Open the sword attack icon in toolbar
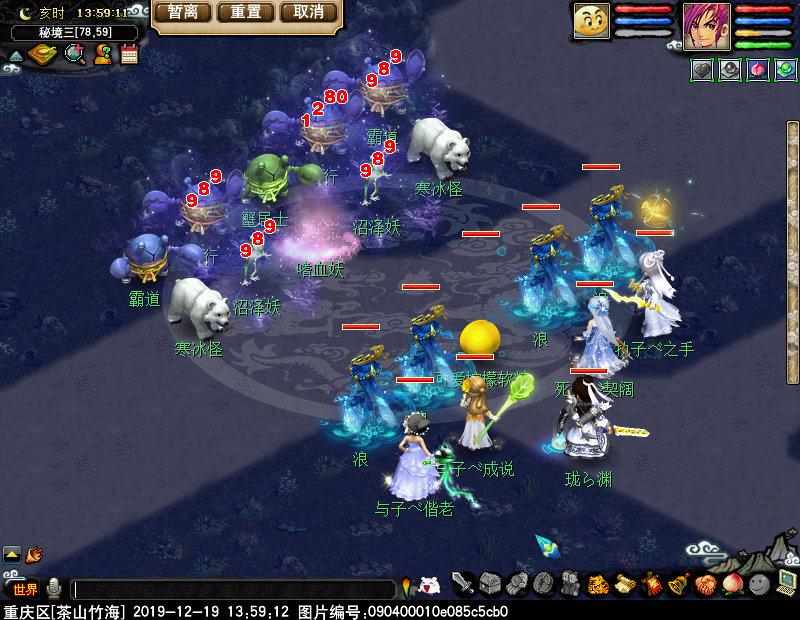Screen dimensions: 800x620 pyautogui.click(x=462, y=584)
